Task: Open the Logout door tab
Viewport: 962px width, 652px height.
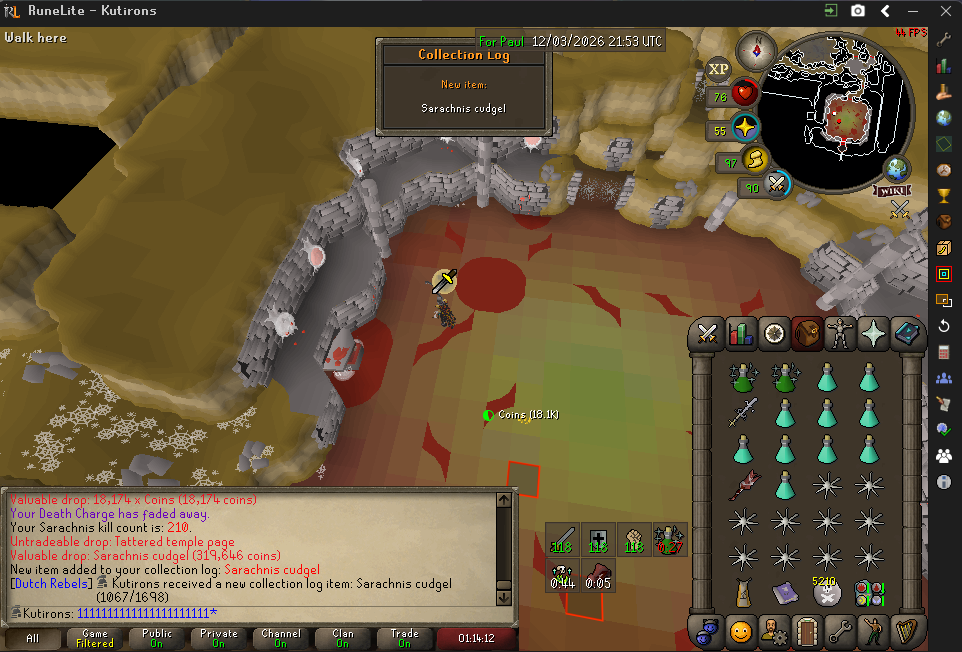Action: pos(807,632)
